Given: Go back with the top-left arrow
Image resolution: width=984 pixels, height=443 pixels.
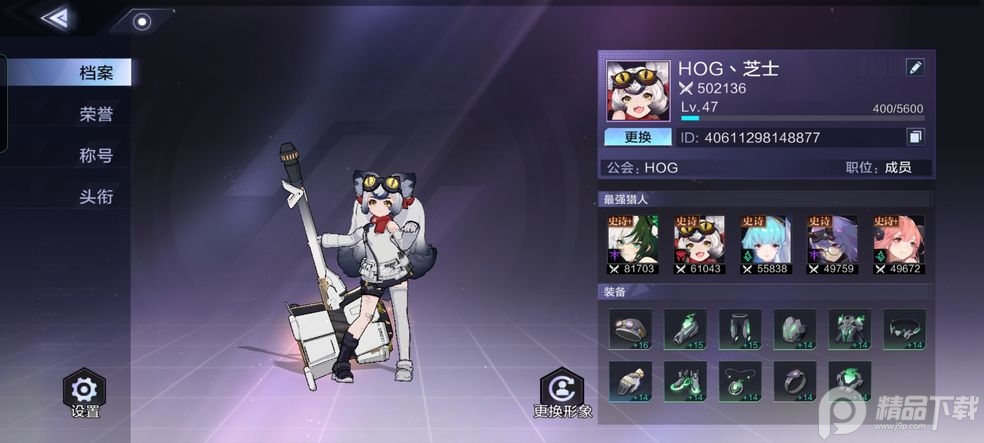Looking at the screenshot, I should coord(54,18).
